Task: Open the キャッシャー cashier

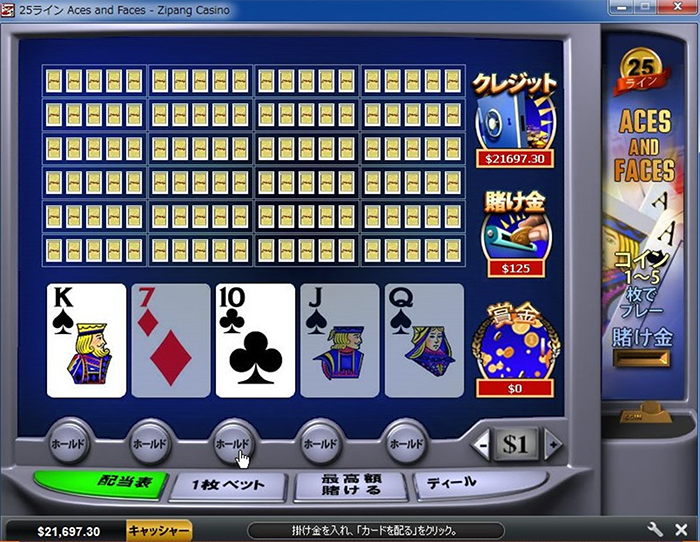Action: click(x=158, y=530)
